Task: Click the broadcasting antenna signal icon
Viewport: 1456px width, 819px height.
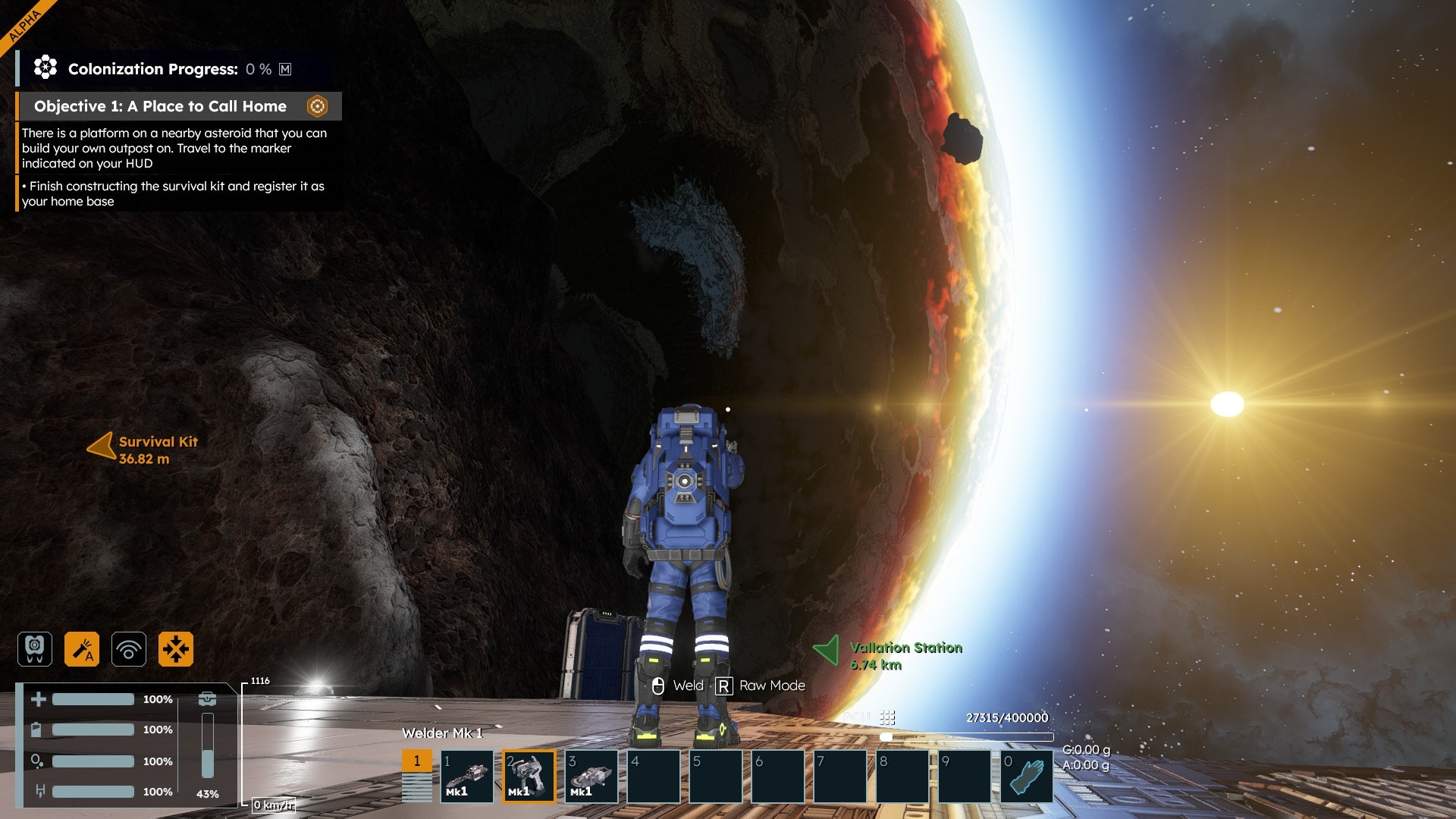Action: point(129,648)
